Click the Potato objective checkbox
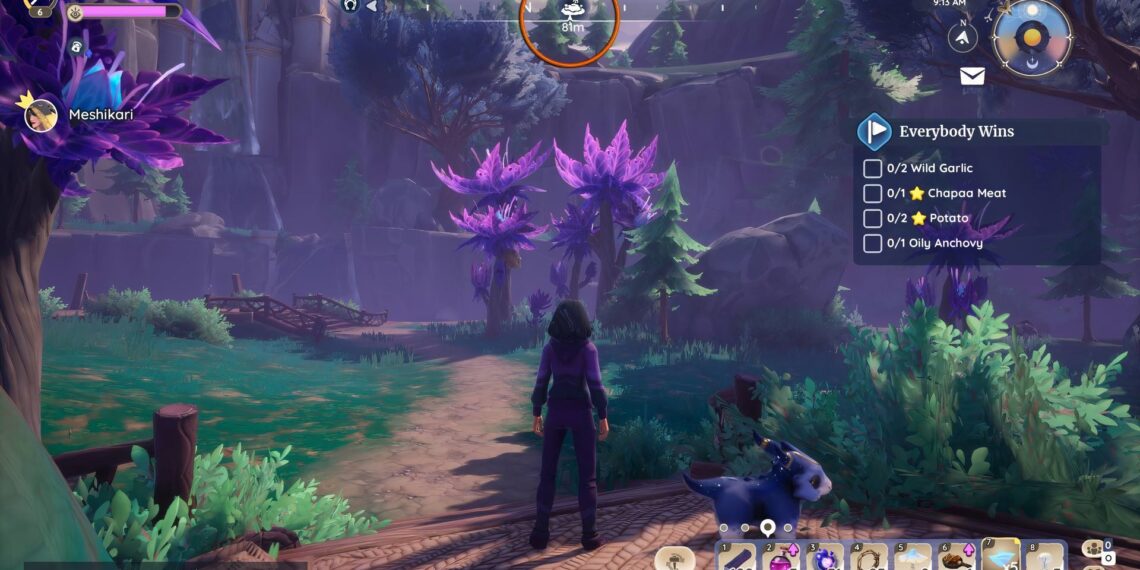 [x=872, y=218]
